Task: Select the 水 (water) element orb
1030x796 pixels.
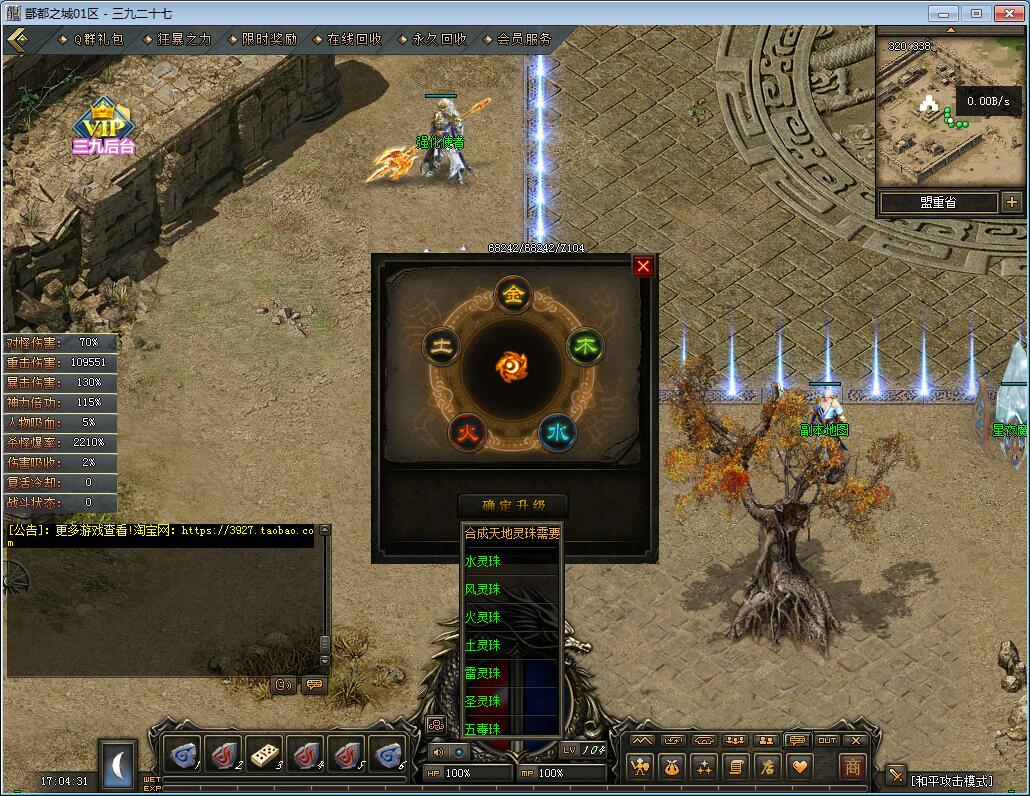Action: [x=557, y=433]
